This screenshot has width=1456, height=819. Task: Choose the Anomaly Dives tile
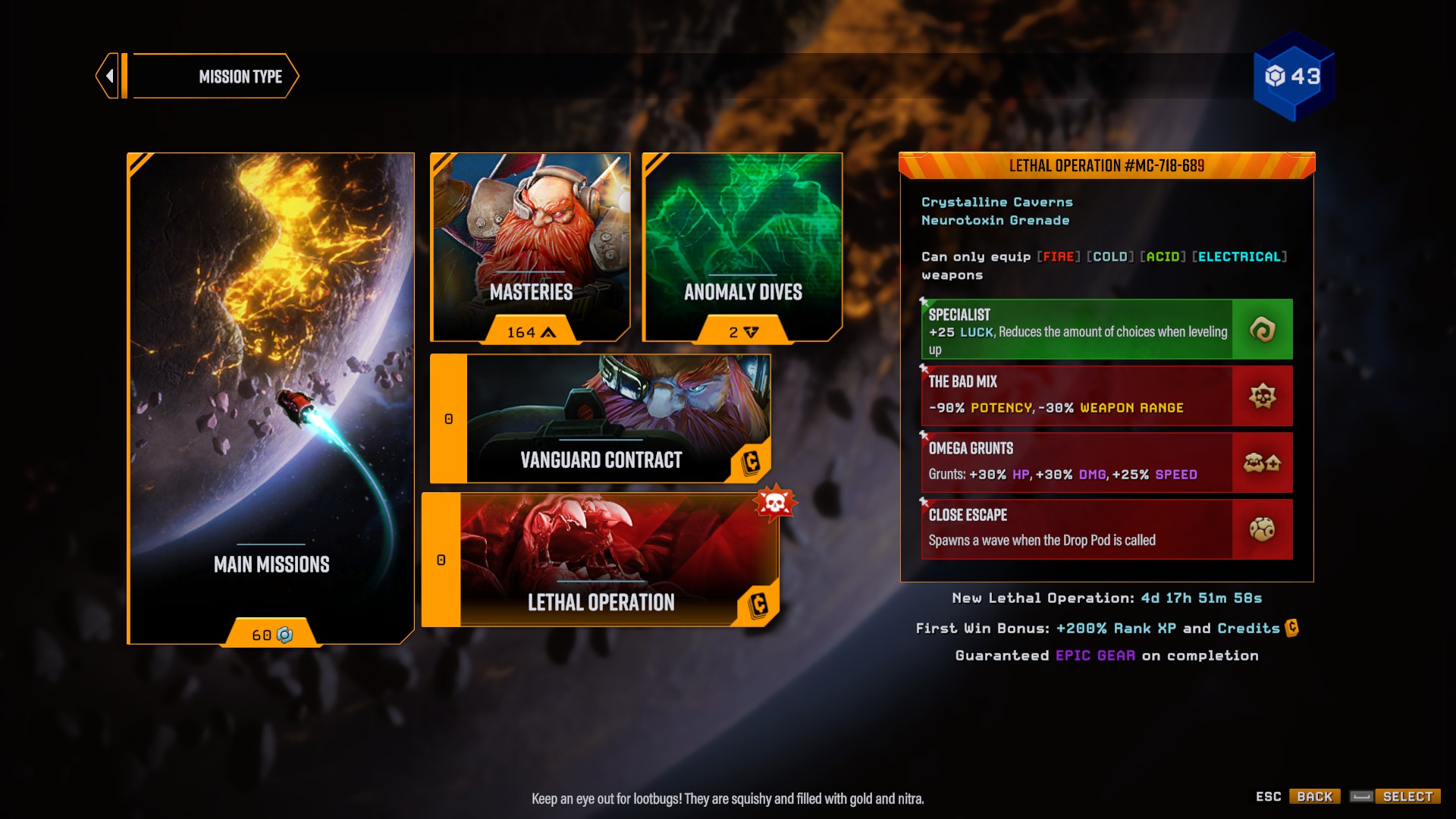742,246
